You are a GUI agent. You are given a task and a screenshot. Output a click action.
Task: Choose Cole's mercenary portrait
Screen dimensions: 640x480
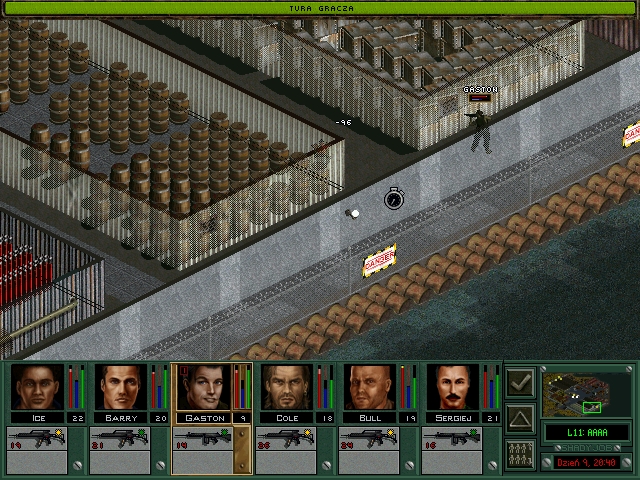pos(286,387)
